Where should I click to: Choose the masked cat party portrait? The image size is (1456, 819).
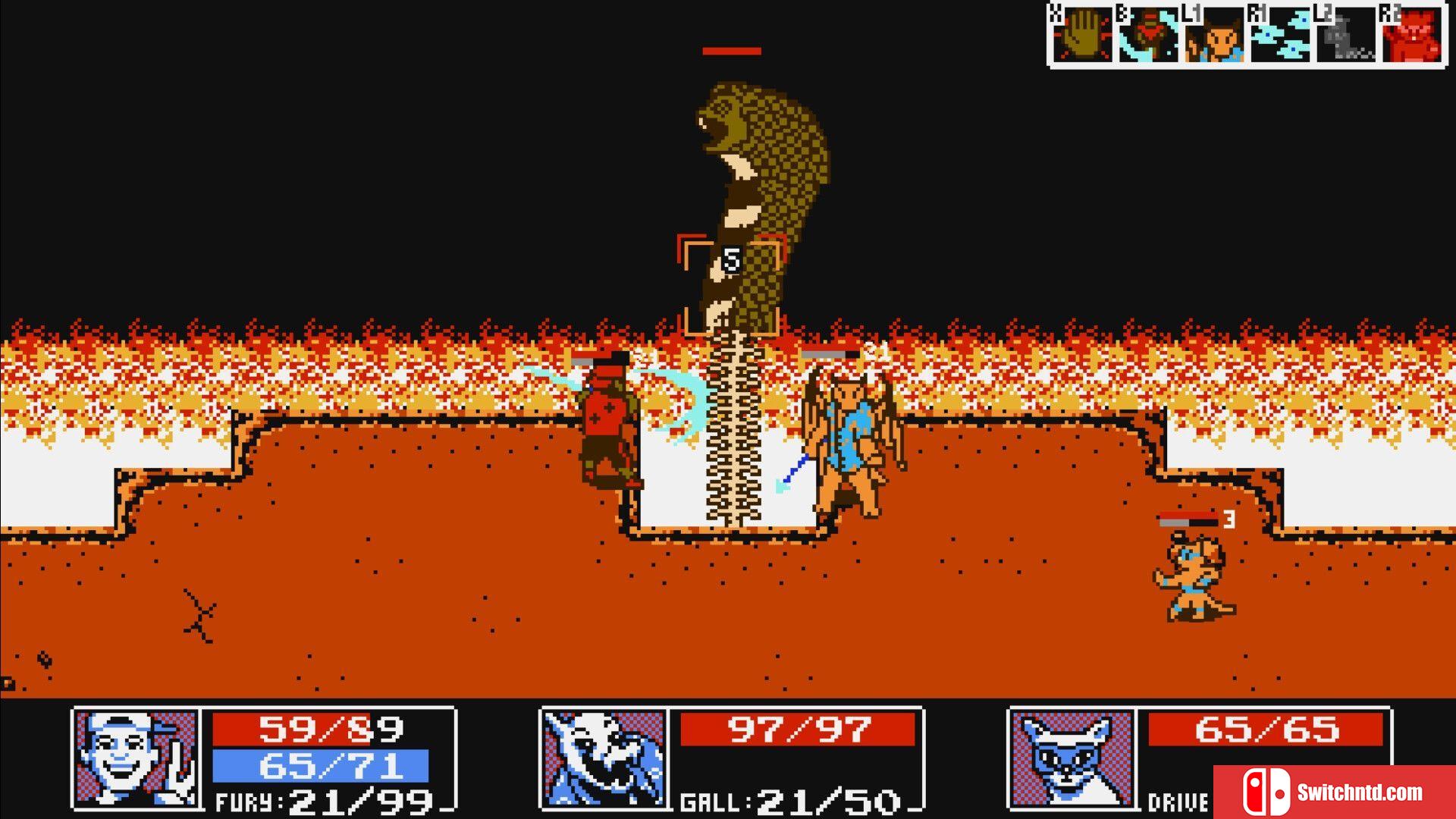[1072, 757]
